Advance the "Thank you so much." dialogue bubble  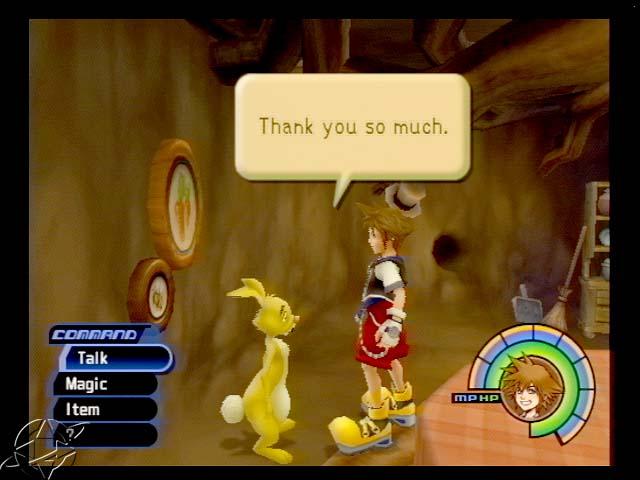click(352, 127)
